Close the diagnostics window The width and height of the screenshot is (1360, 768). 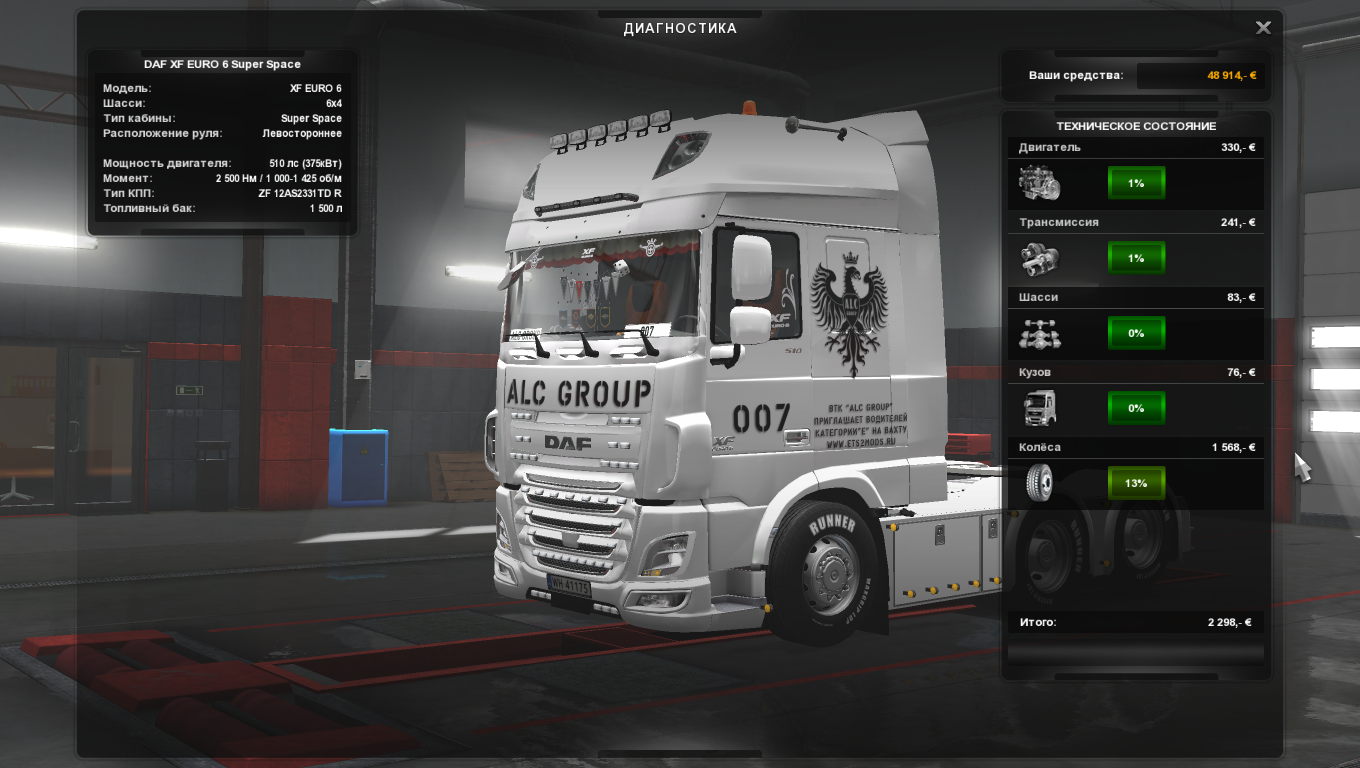click(1263, 28)
